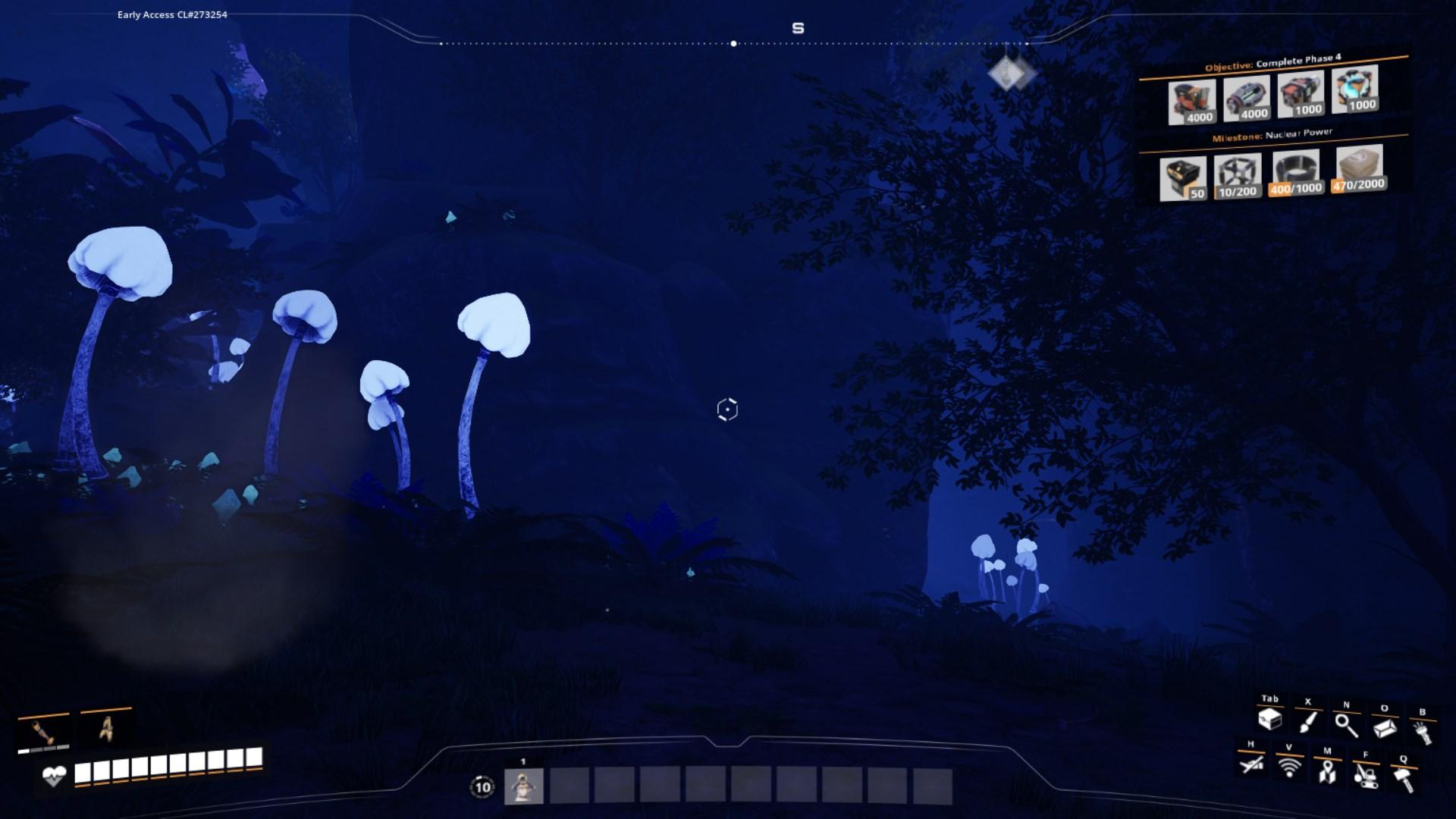Click the Early Access CL#273254 label
Image resolution: width=1456 pixels, height=819 pixels.
point(170,13)
